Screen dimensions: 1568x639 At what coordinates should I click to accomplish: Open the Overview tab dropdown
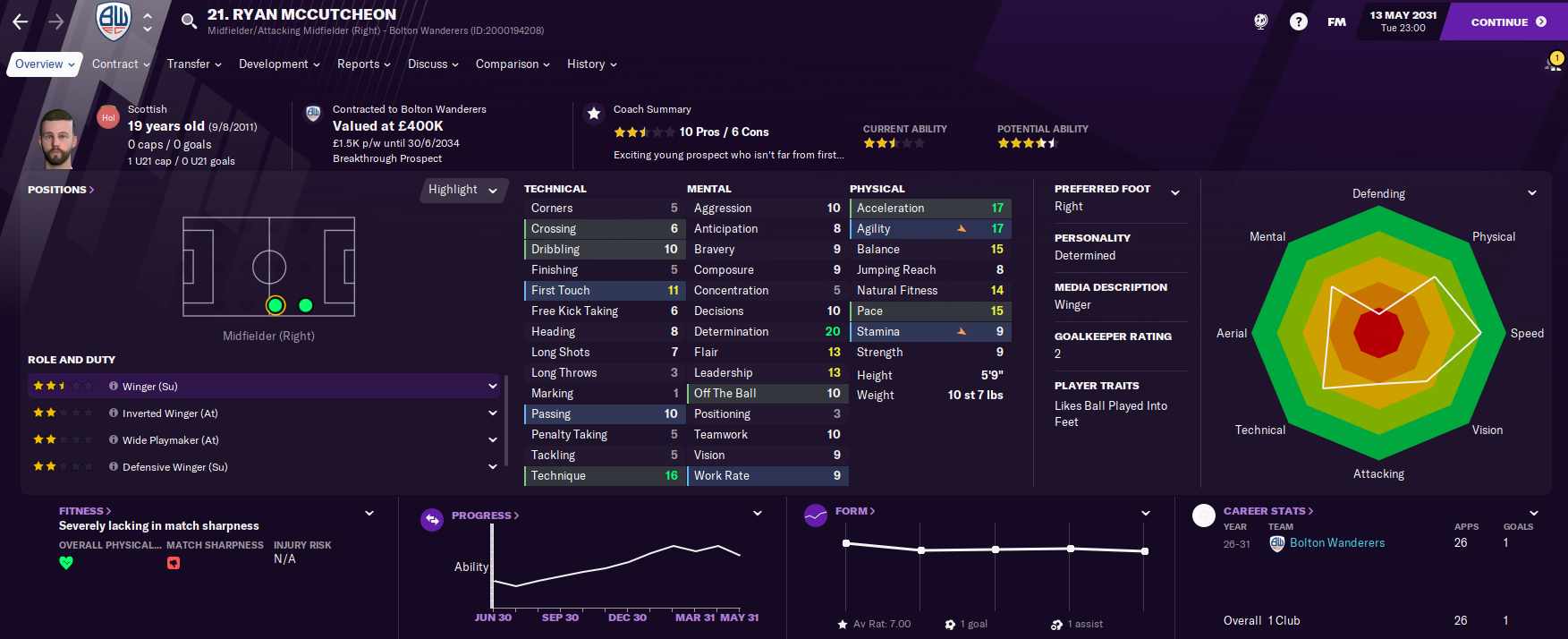coord(45,64)
